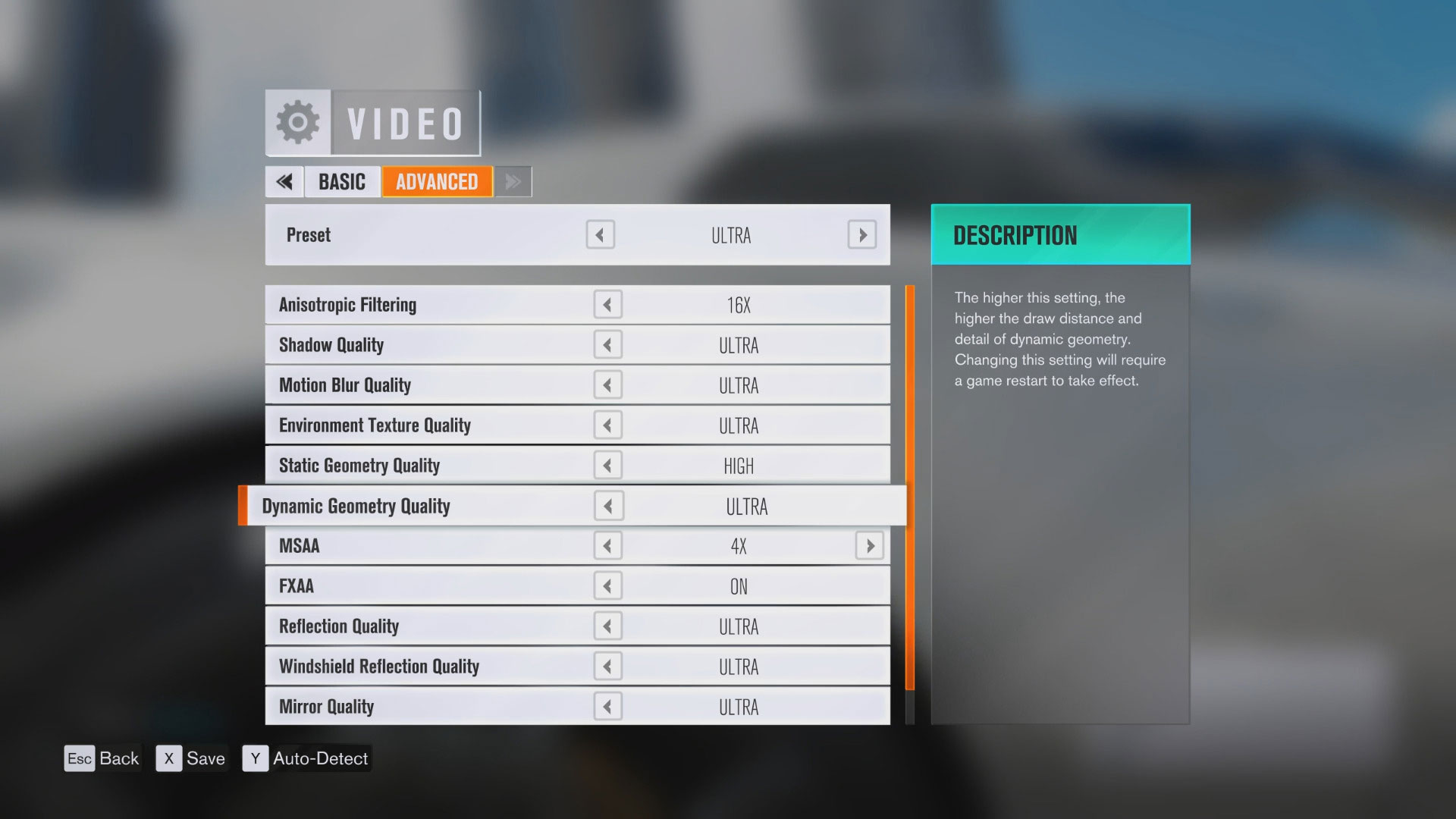
Task: Select the ADVANCED tab
Action: pos(437,182)
